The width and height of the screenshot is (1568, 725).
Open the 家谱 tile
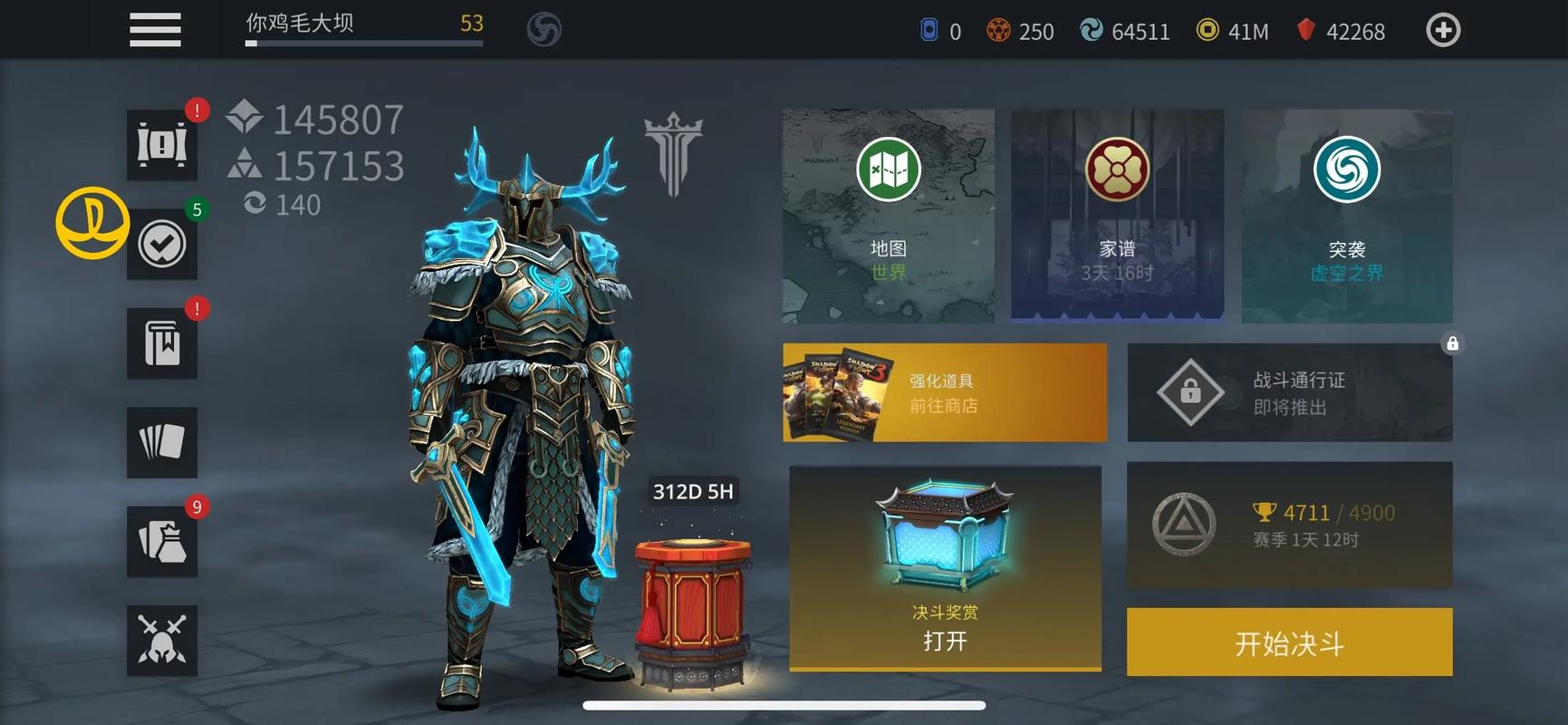(1117, 216)
